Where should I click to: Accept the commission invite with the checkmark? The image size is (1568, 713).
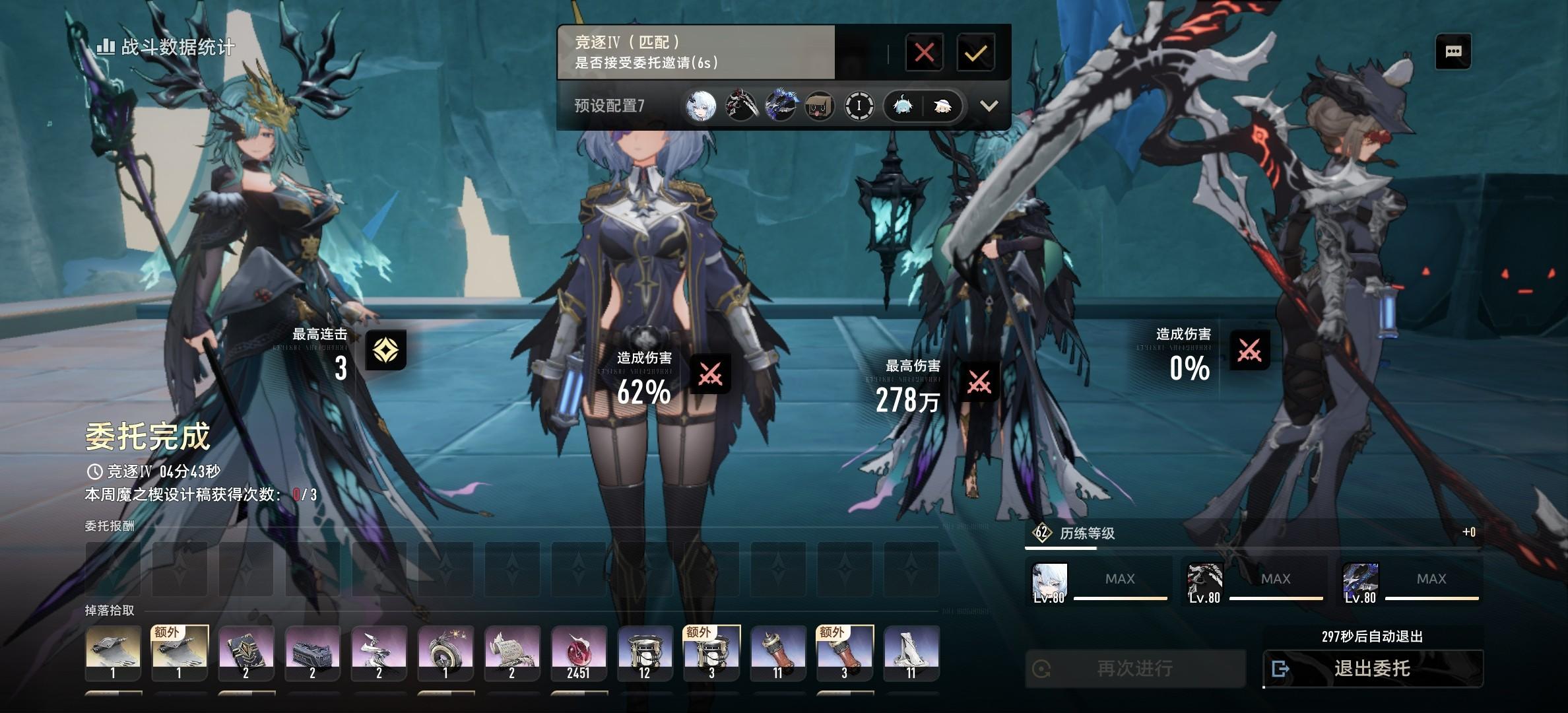click(x=975, y=52)
